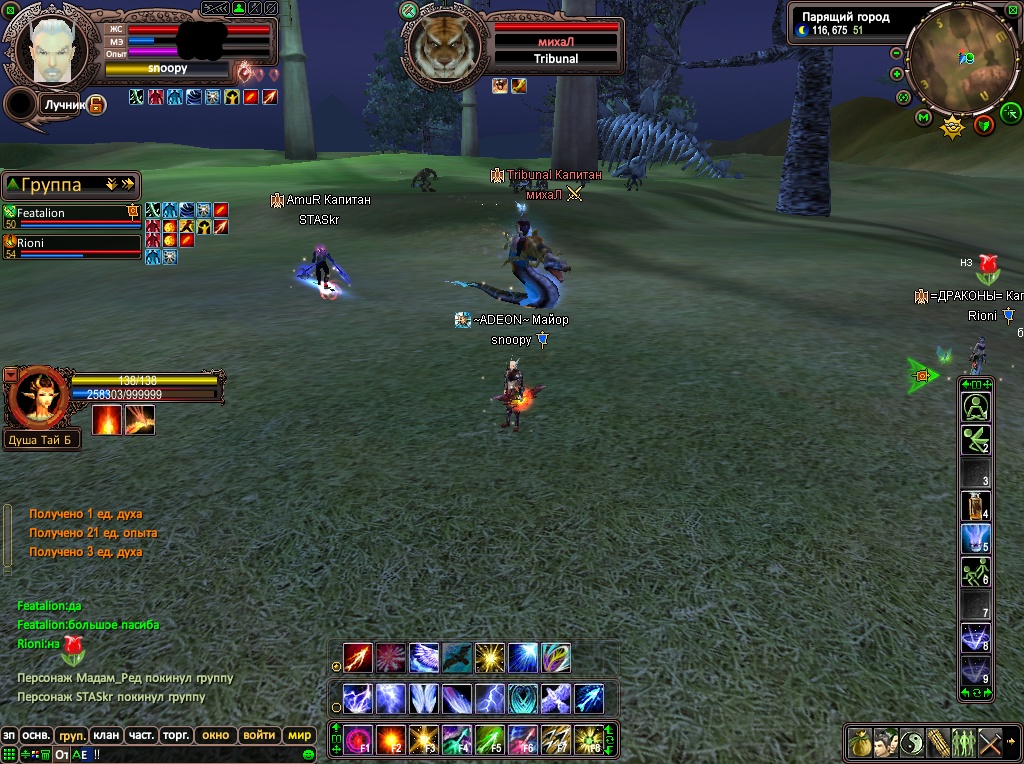Use the potion bottle in slot 4
Viewport: 1024px width, 764px height.
pos(975,506)
